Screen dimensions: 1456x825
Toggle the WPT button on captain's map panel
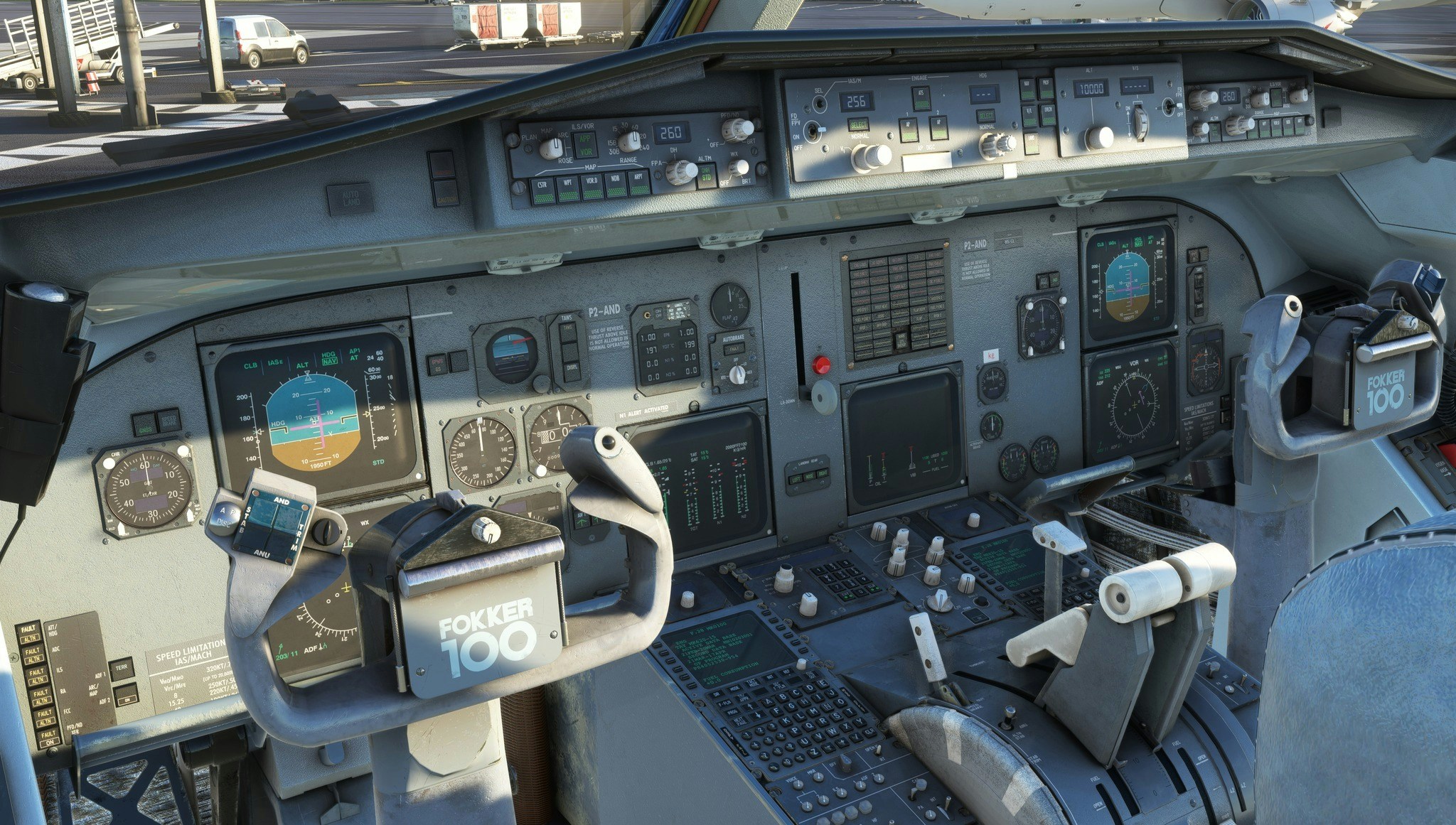click(567, 188)
